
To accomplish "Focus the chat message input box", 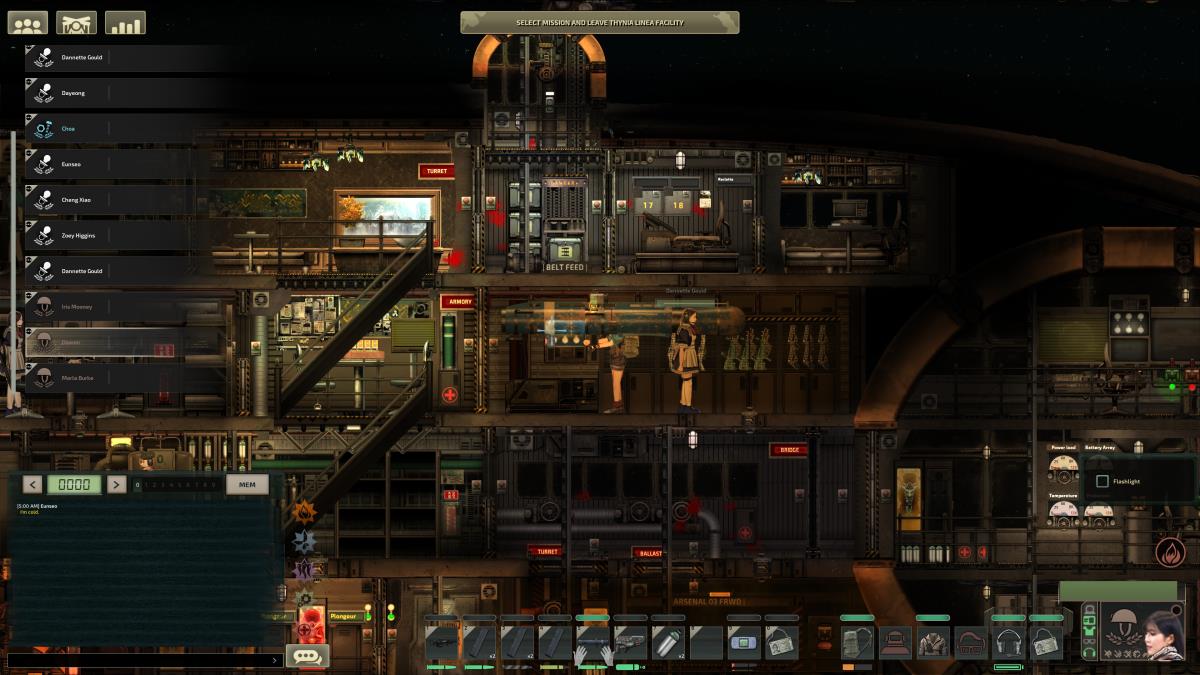I will pos(140,660).
